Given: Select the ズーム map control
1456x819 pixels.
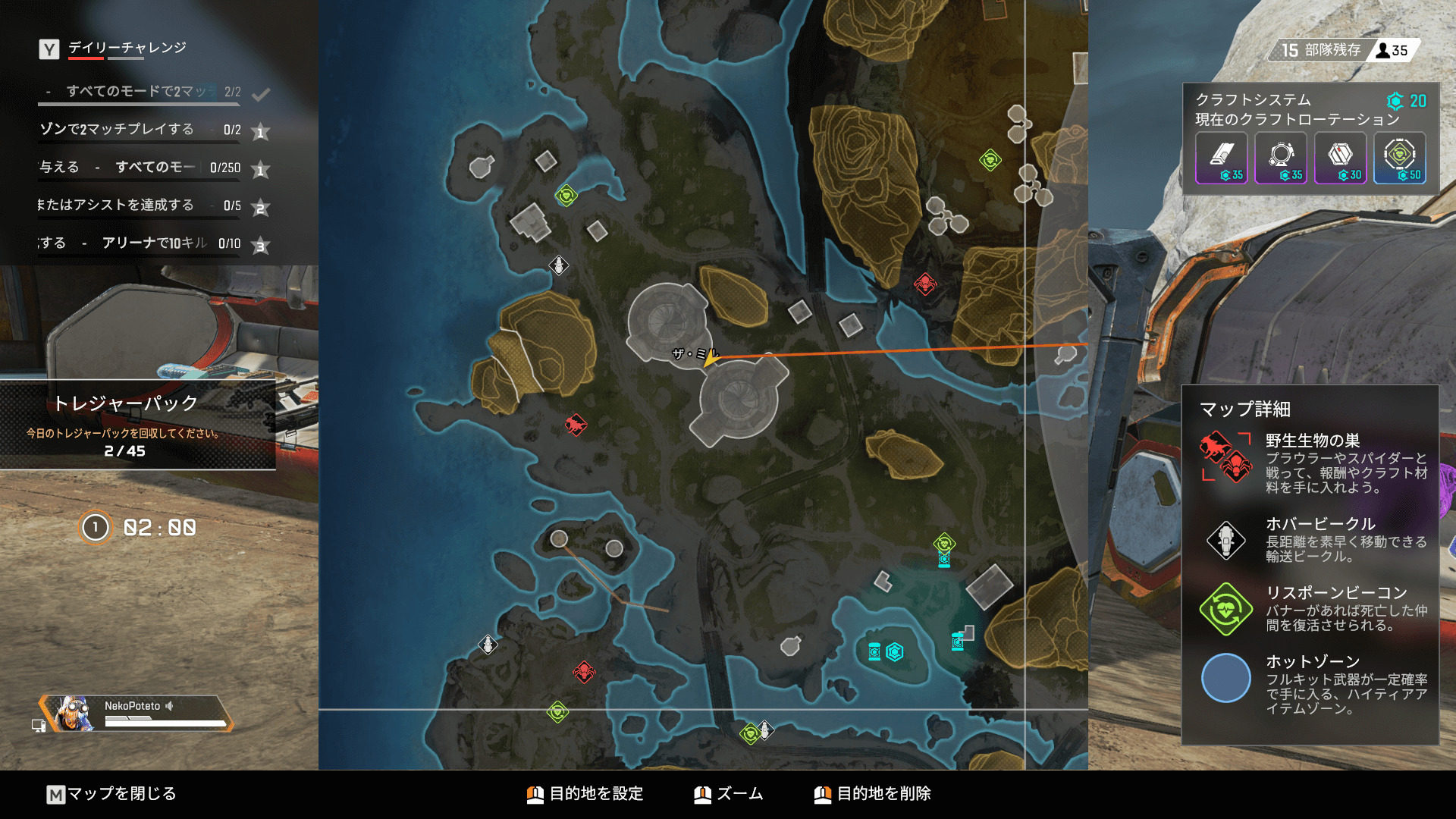Looking at the screenshot, I should pyautogui.click(x=729, y=794).
